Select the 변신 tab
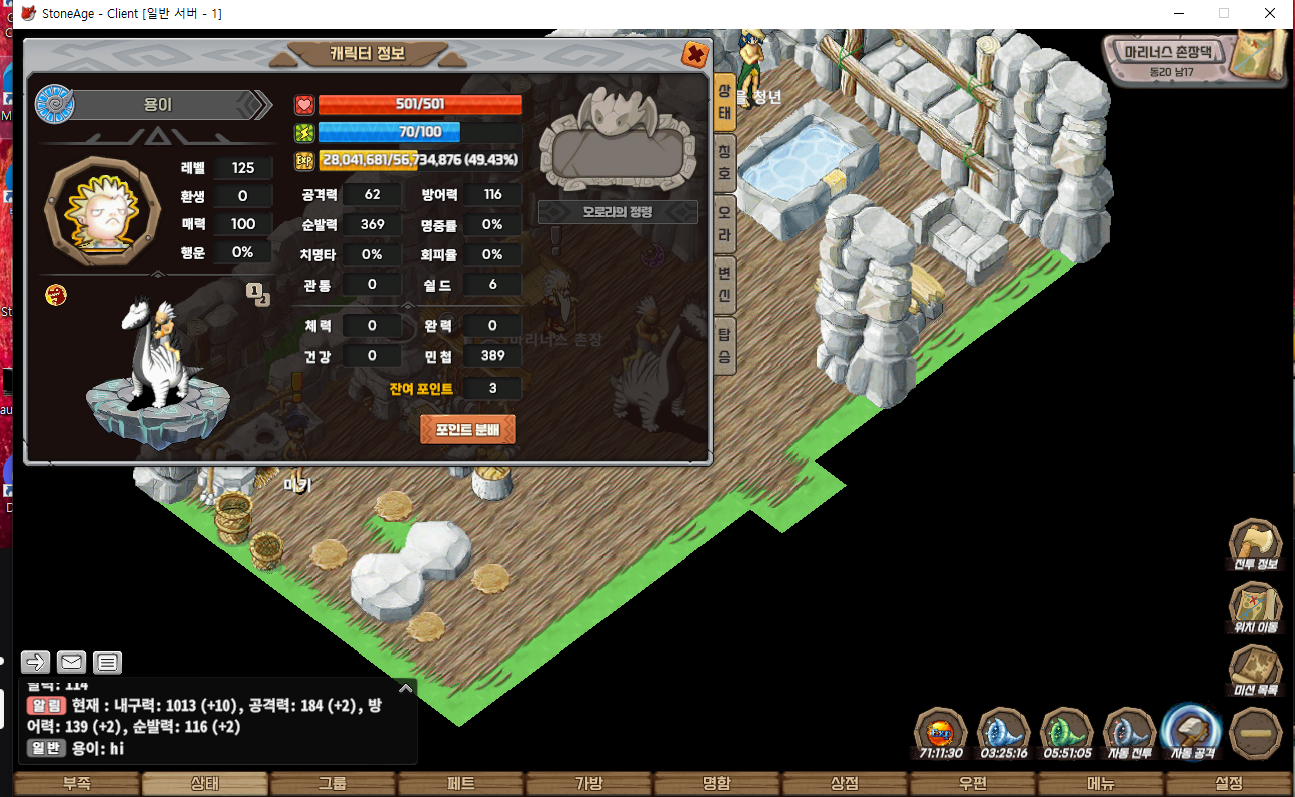 pos(725,286)
